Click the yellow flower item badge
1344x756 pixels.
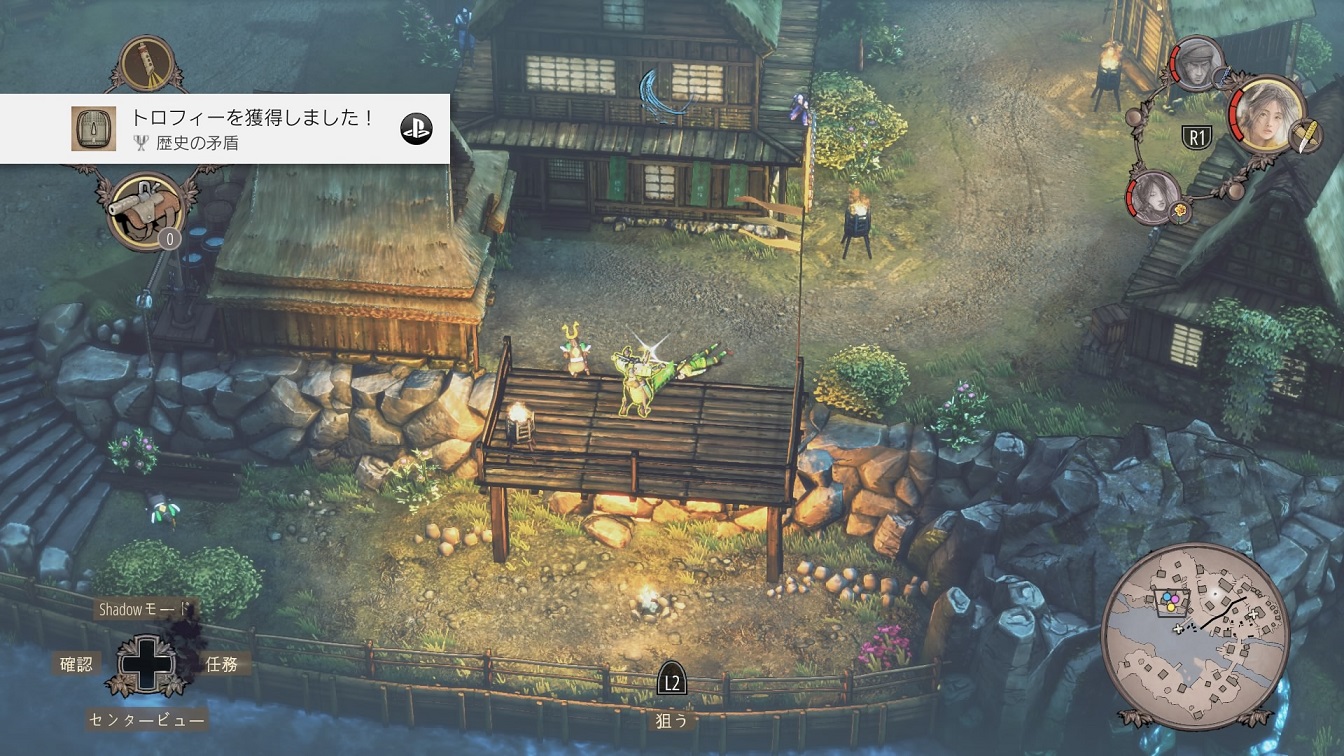click(x=1180, y=212)
